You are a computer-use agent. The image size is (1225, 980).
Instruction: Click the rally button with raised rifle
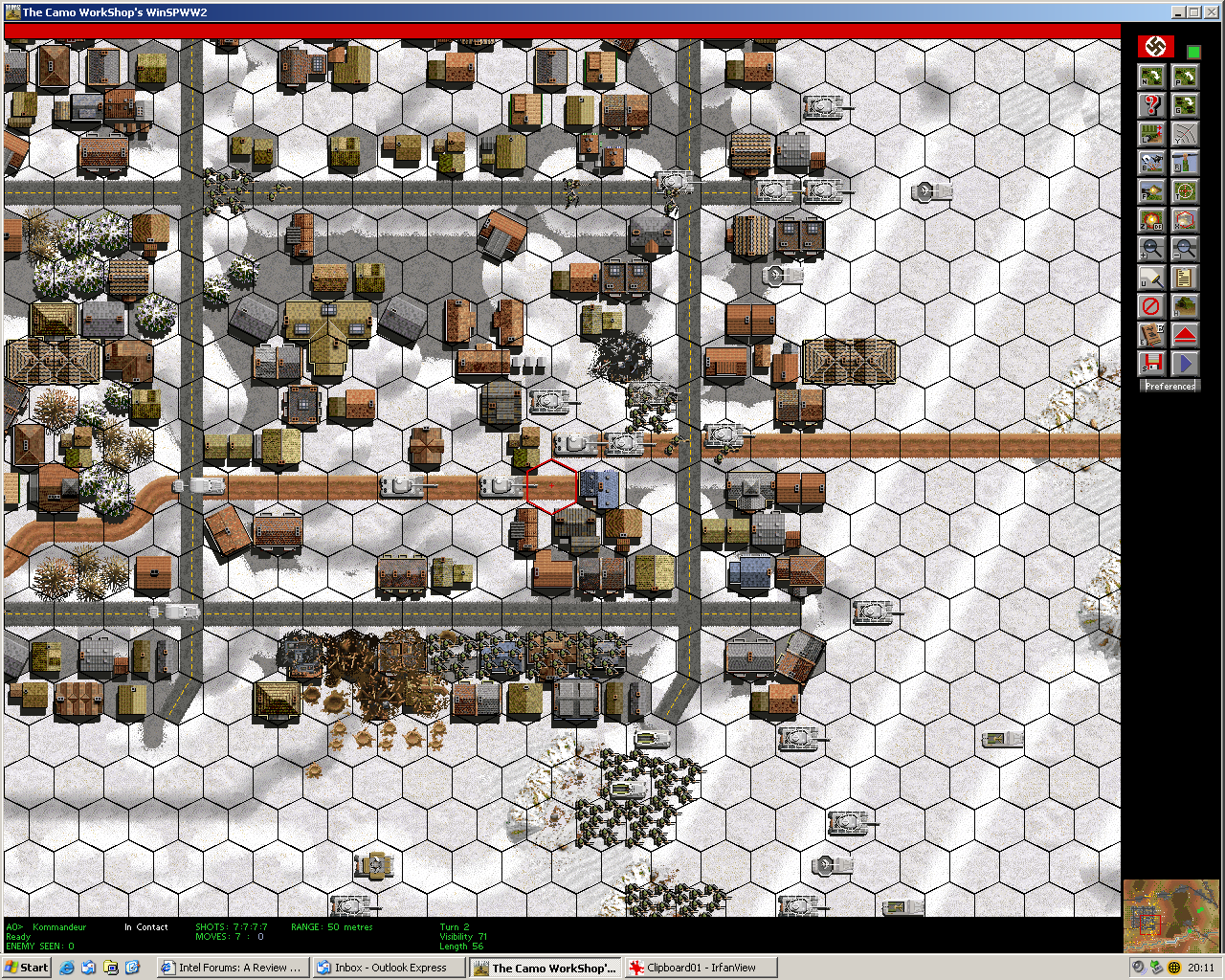coord(1185,163)
